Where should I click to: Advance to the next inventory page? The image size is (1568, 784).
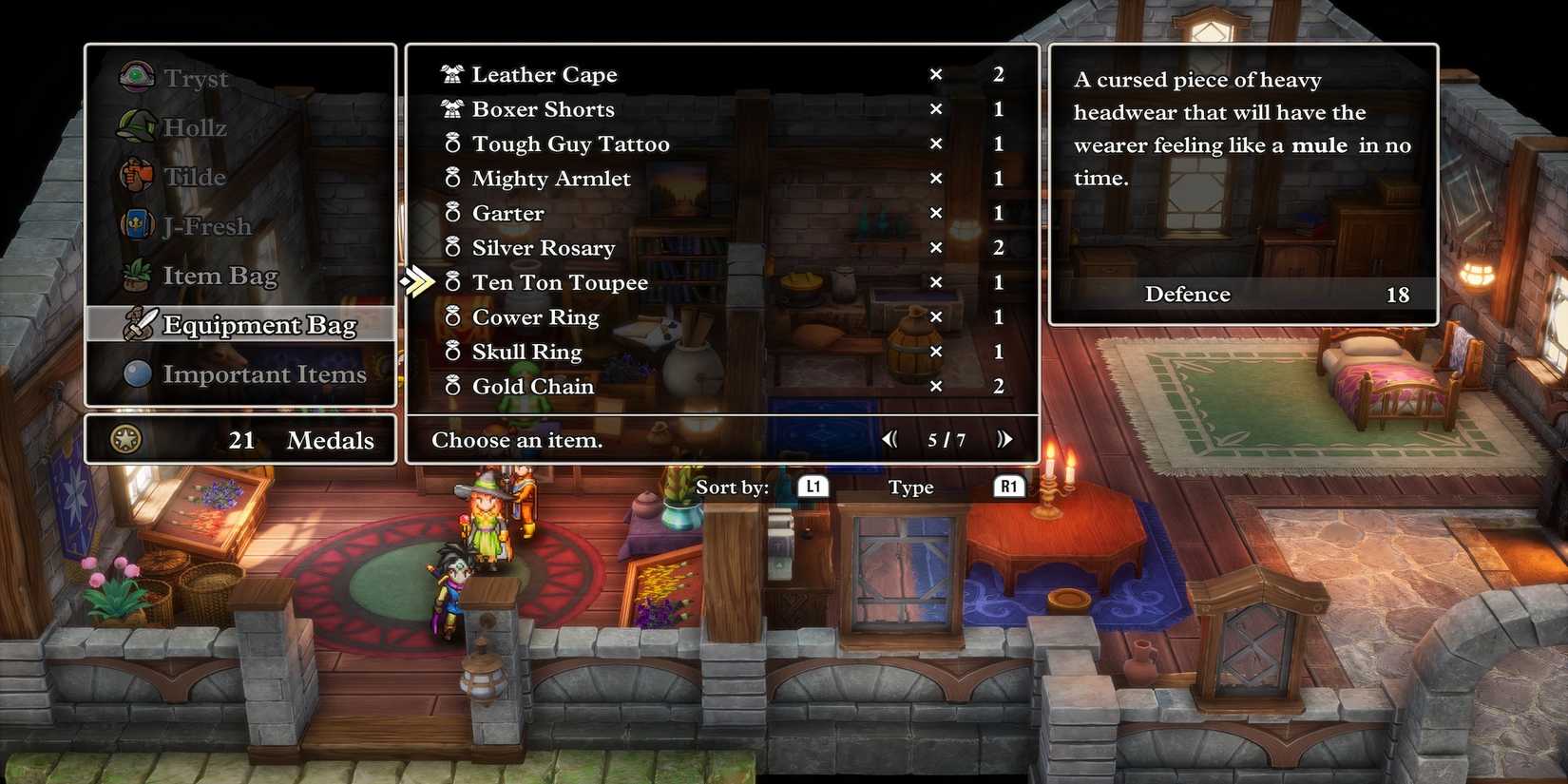[x=1004, y=439]
